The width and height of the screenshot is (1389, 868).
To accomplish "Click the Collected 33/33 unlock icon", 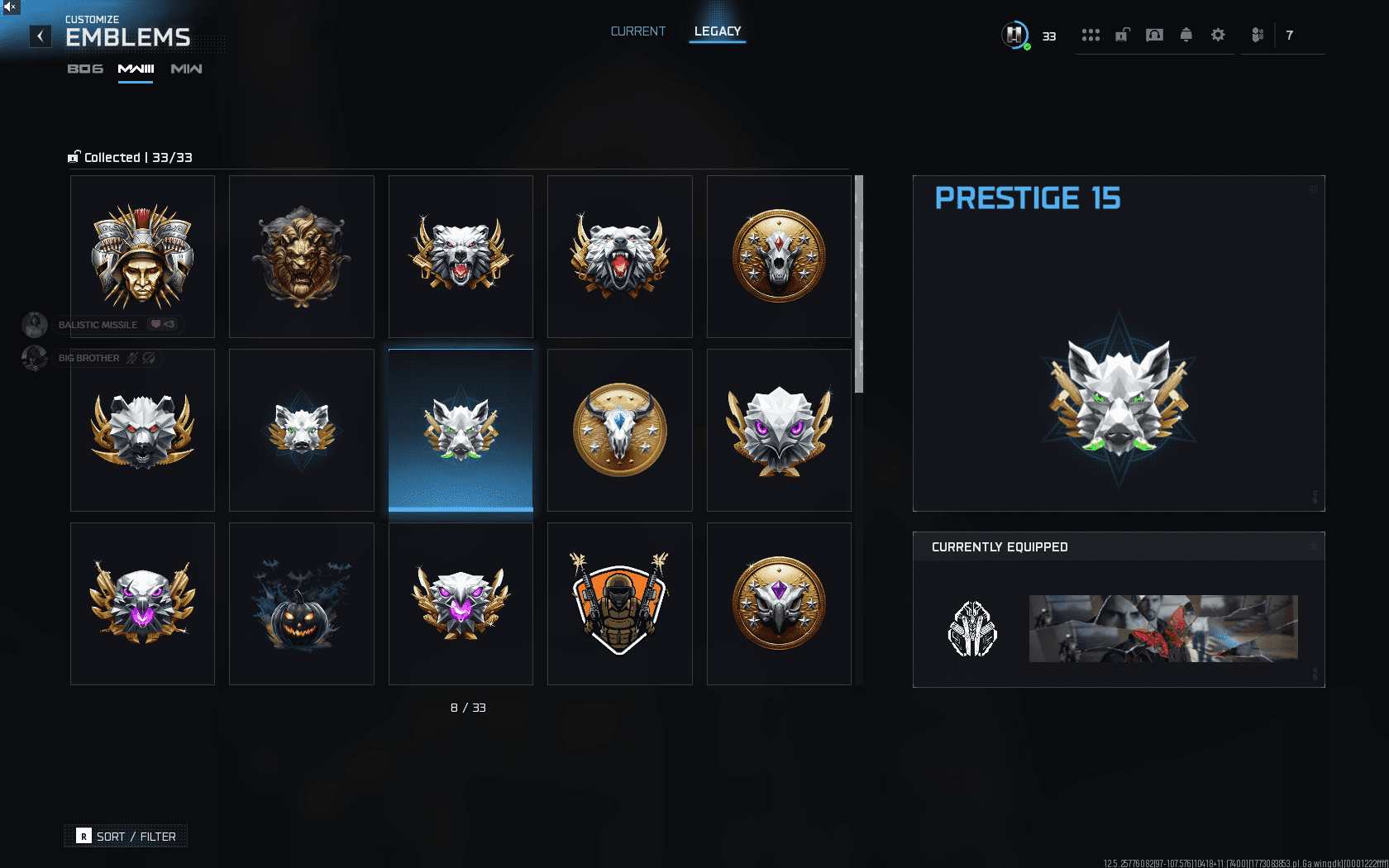I will [x=74, y=156].
